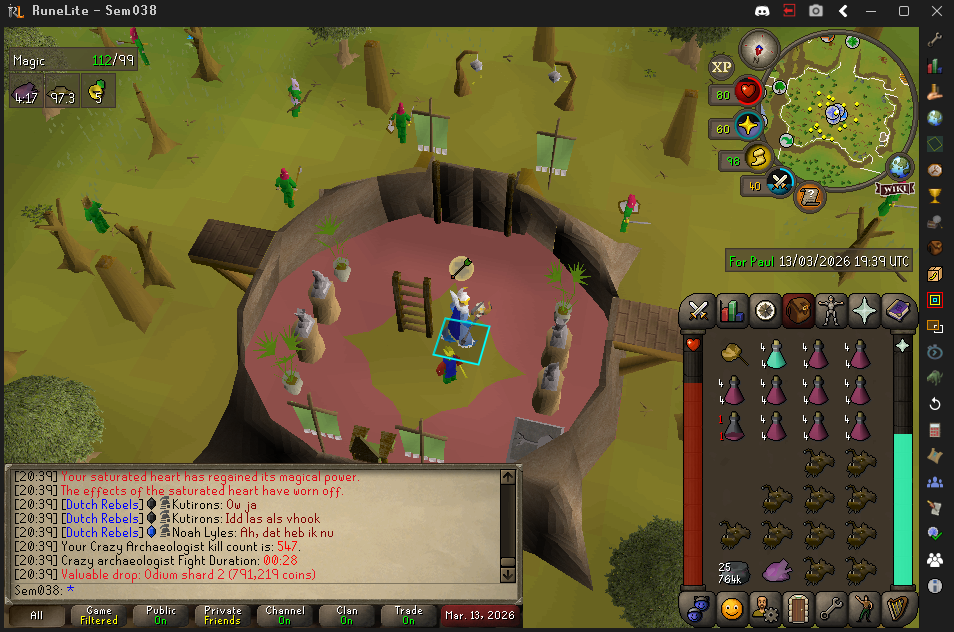Viewport: 954px width, 632px height.
Task: Select the Game chat filter tab
Action: click(x=99, y=613)
